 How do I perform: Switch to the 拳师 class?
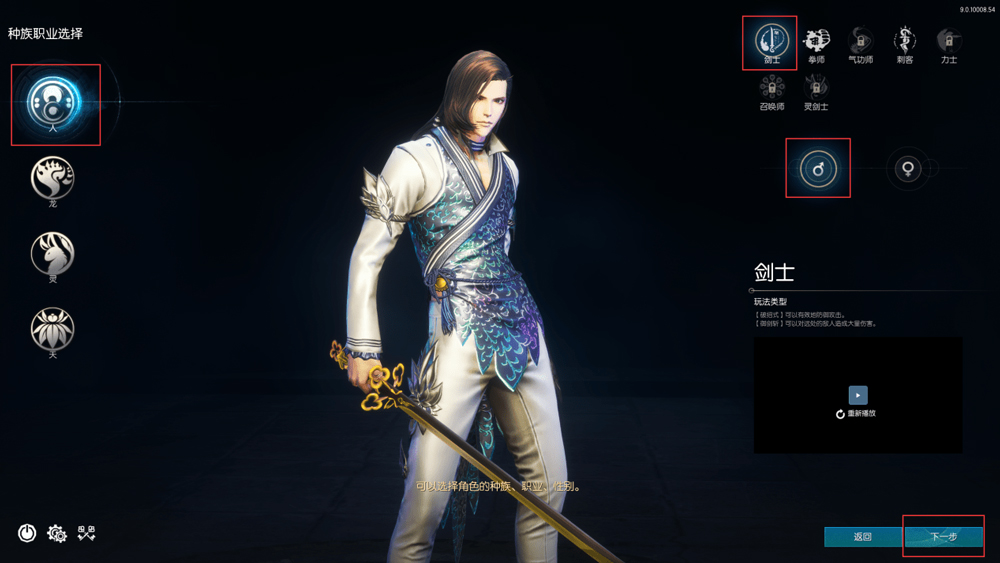(816, 41)
